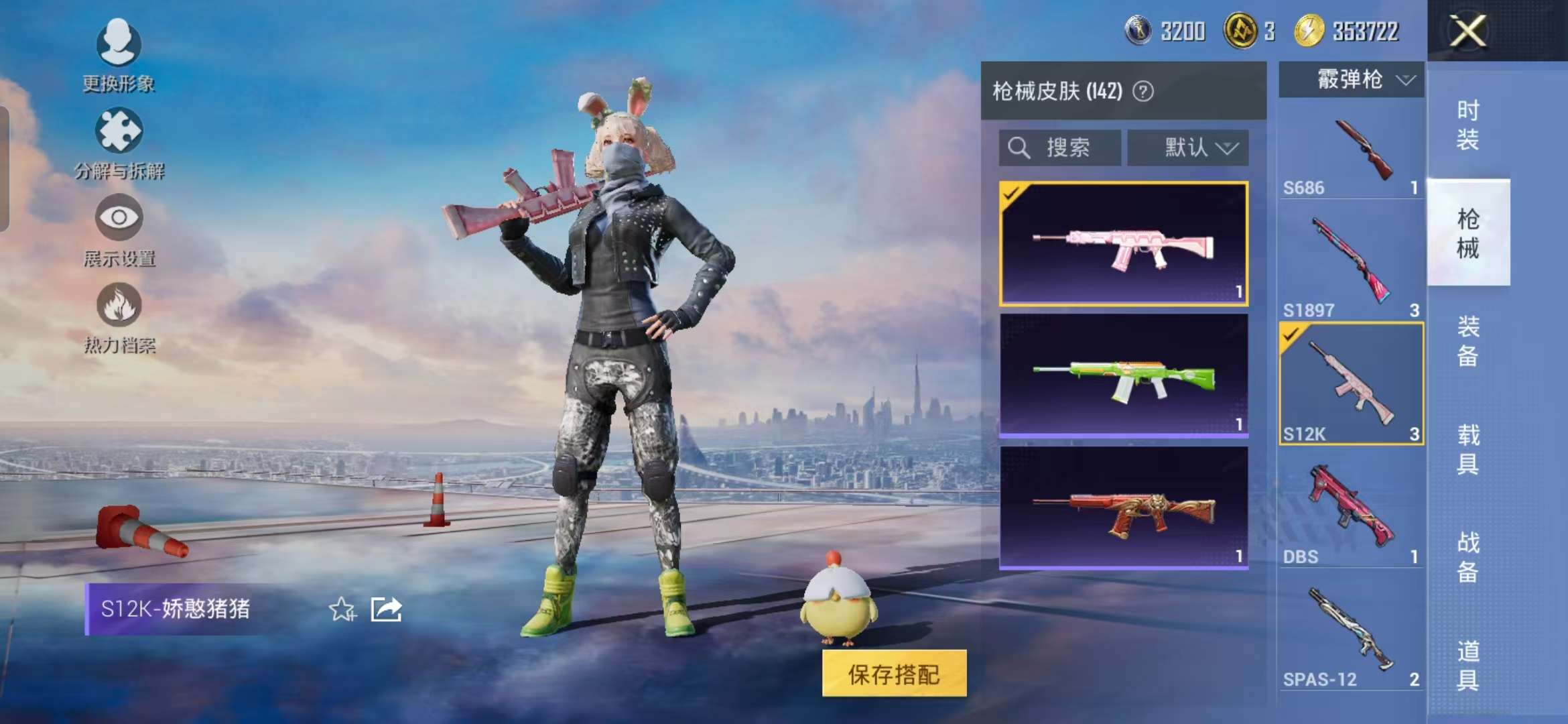Screen dimensions: 1568x724
Task: Collapse the shotgun list via its chevron
Action: click(1407, 79)
